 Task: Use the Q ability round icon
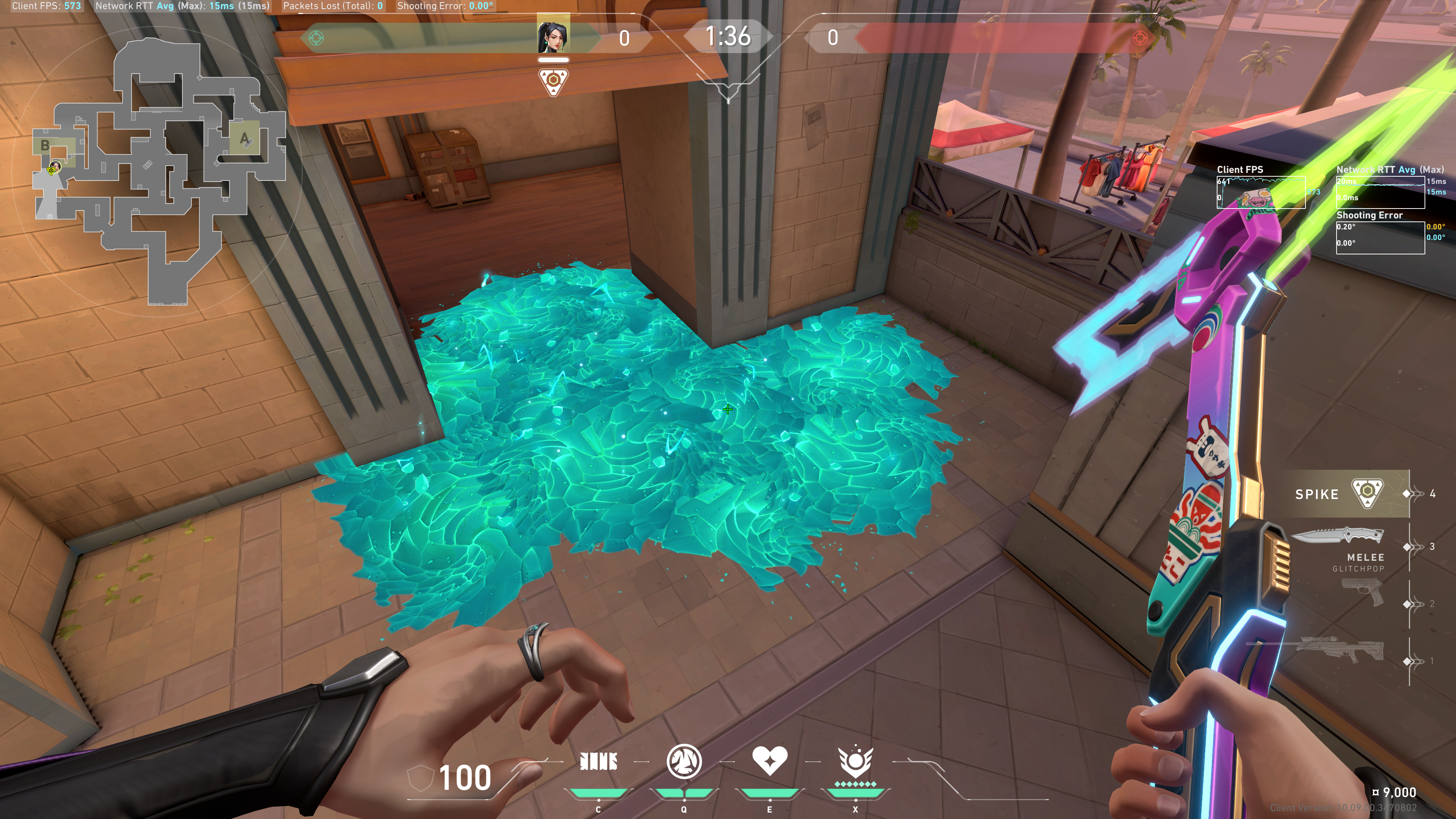(x=684, y=761)
